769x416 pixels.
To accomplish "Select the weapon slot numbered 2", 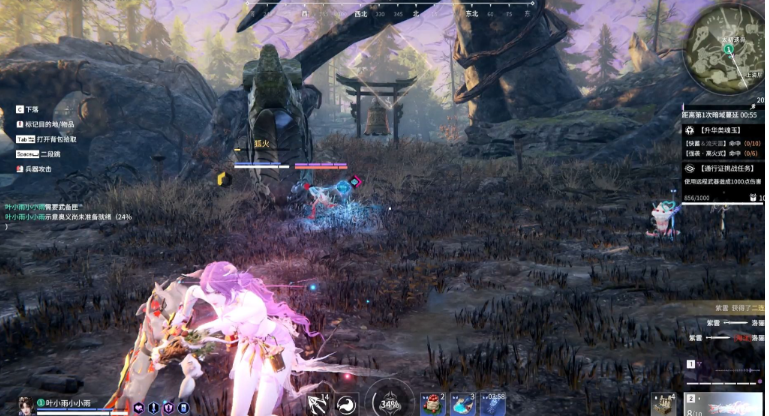I will pyautogui.click(x=725, y=403).
